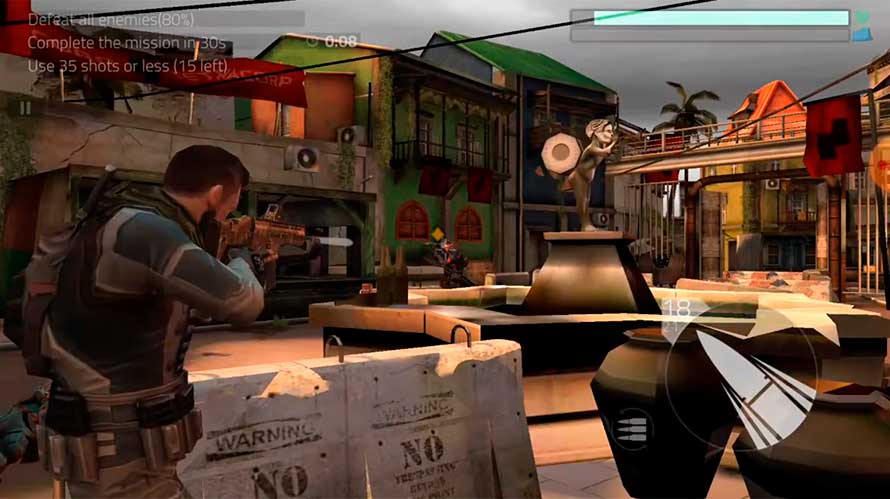Viewport: 890px width, 499px height.
Task: Pause the game with the pause button
Action: click(25, 107)
